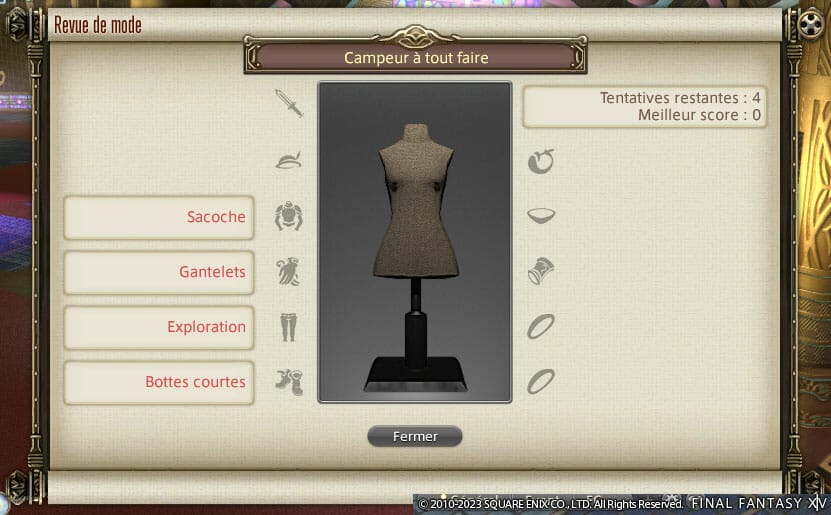Choose the gloves hand slot icon
The height and width of the screenshot is (515, 831).
(x=288, y=271)
